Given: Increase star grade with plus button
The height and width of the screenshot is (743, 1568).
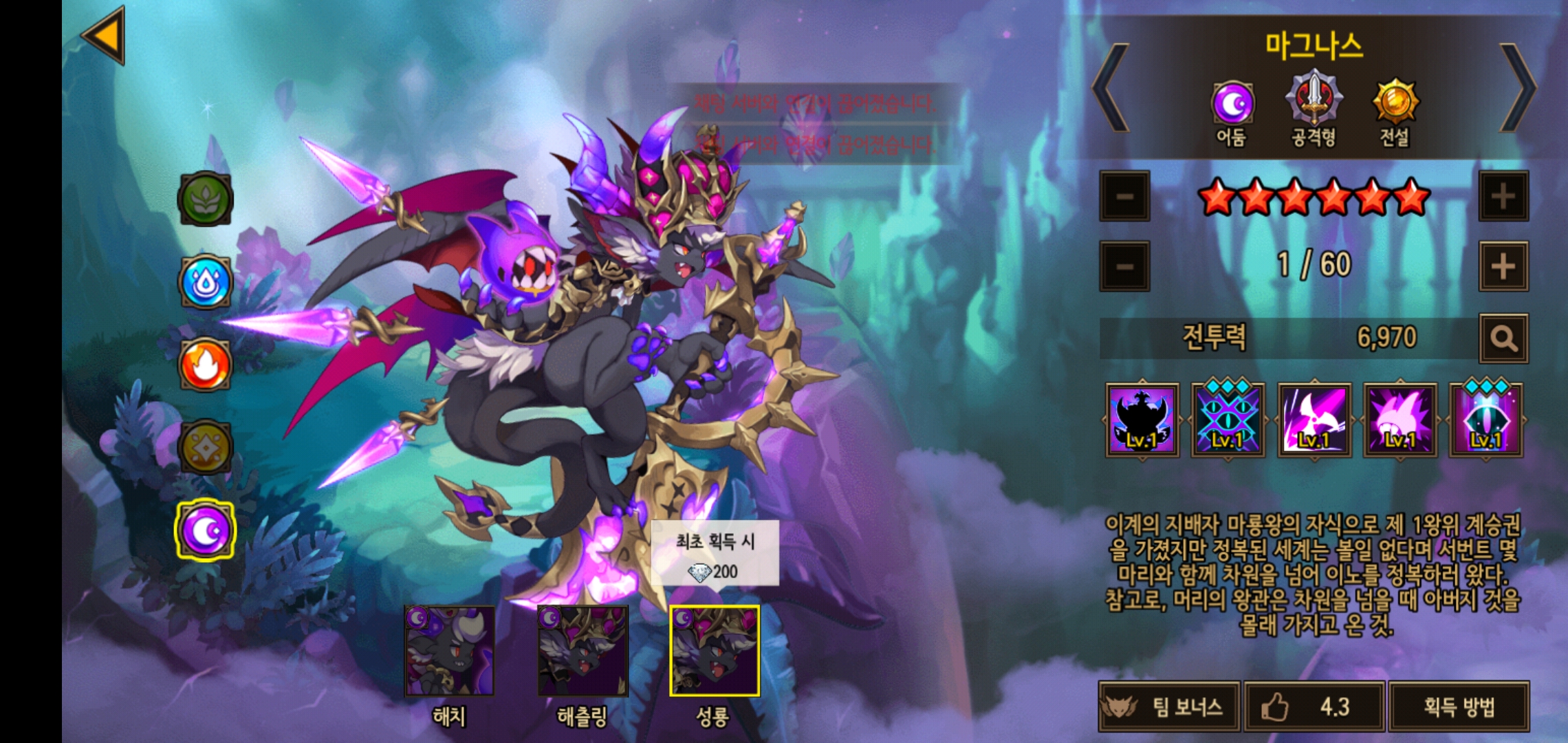Looking at the screenshot, I should pyautogui.click(x=1503, y=197).
